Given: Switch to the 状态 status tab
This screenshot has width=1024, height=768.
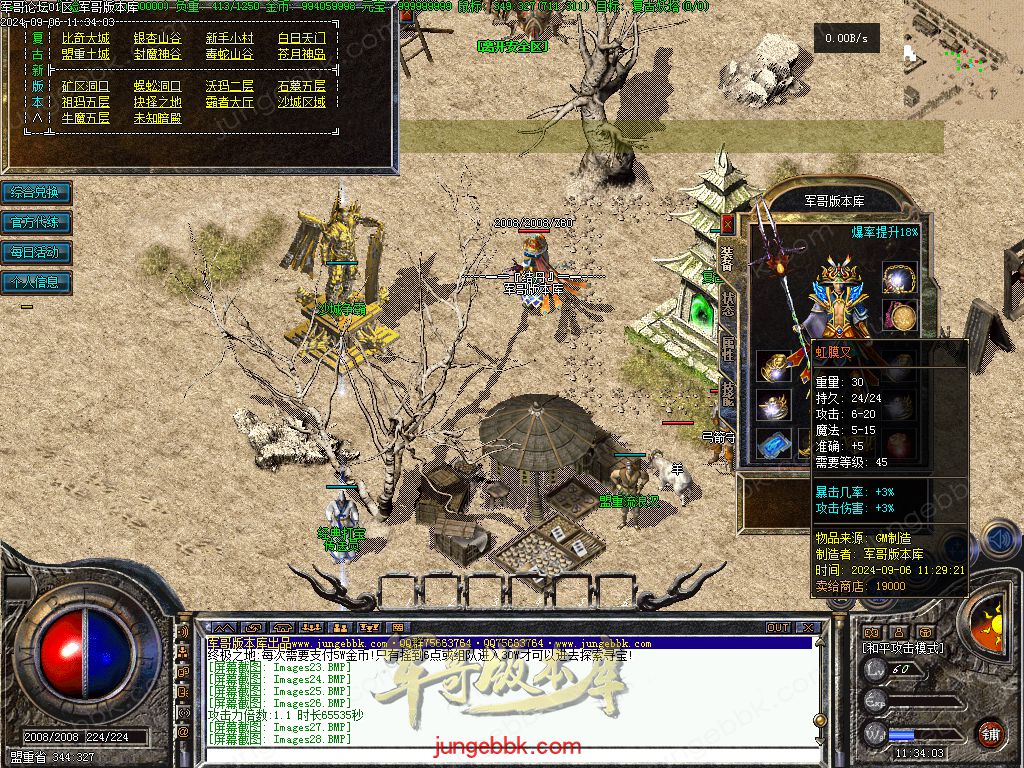Looking at the screenshot, I should (728, 303).
